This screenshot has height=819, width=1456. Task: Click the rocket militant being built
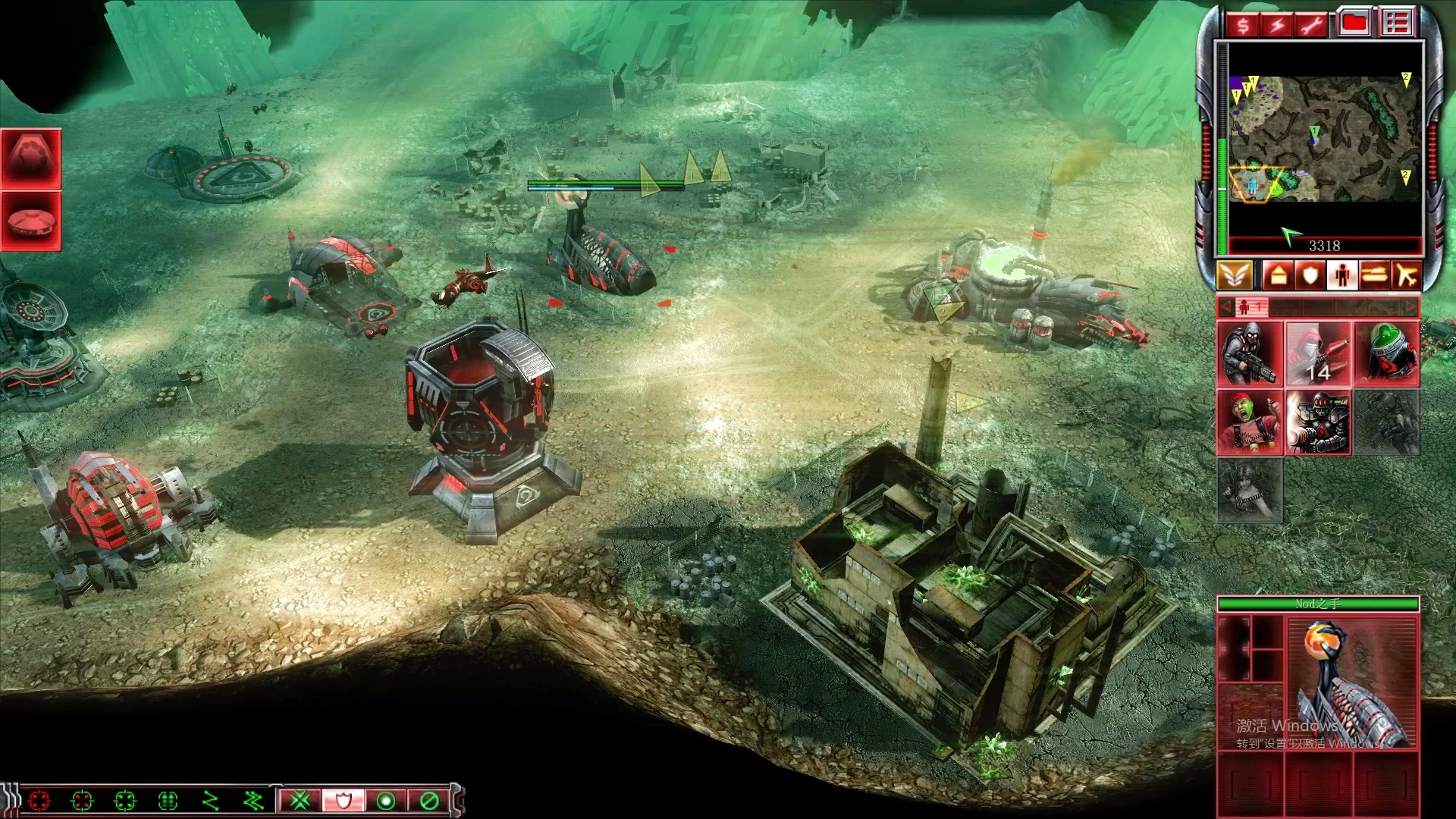1318,354
